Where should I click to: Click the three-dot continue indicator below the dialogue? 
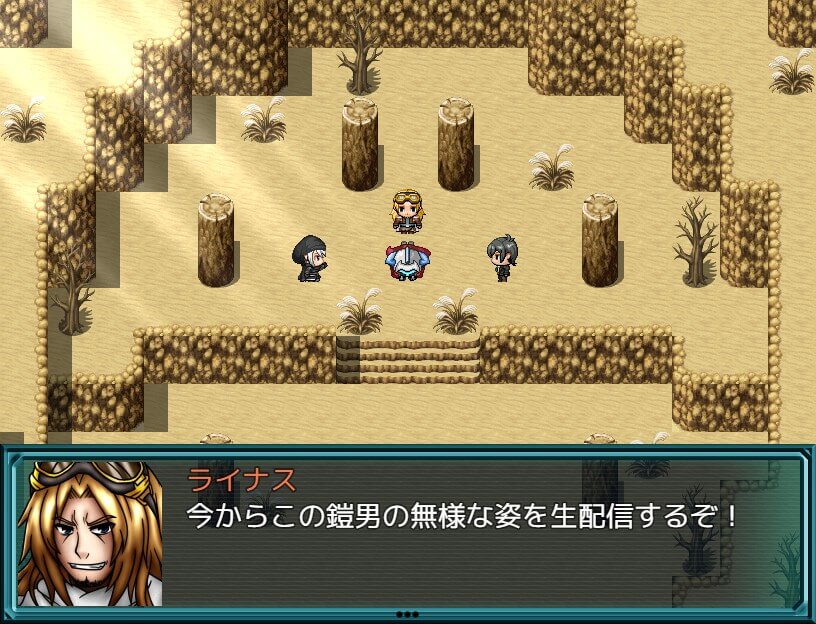click(407, 614)
